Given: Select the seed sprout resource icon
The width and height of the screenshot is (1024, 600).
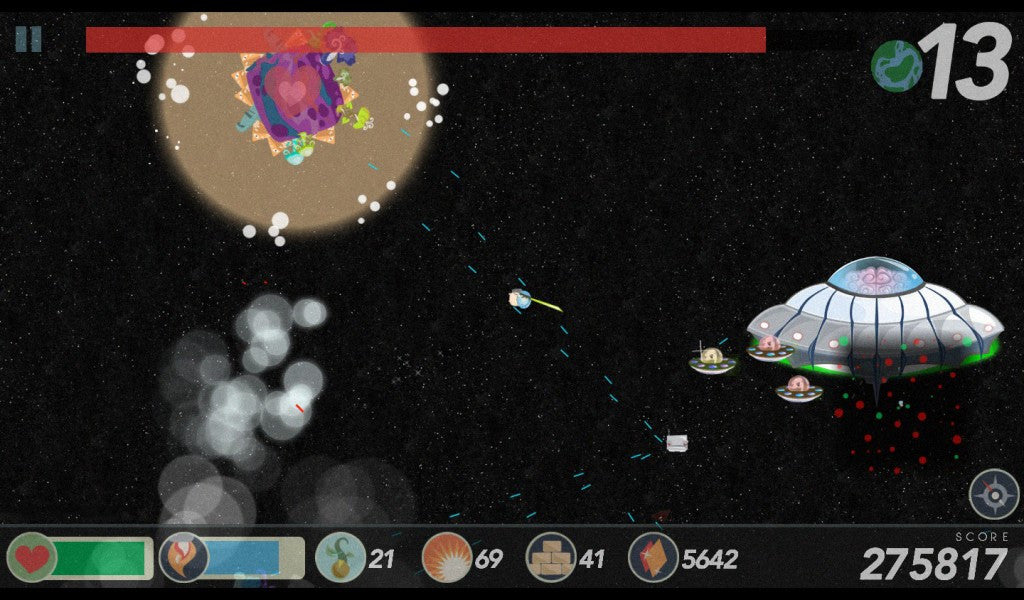Looking at the screenshot, I should [x=340, y=558].
